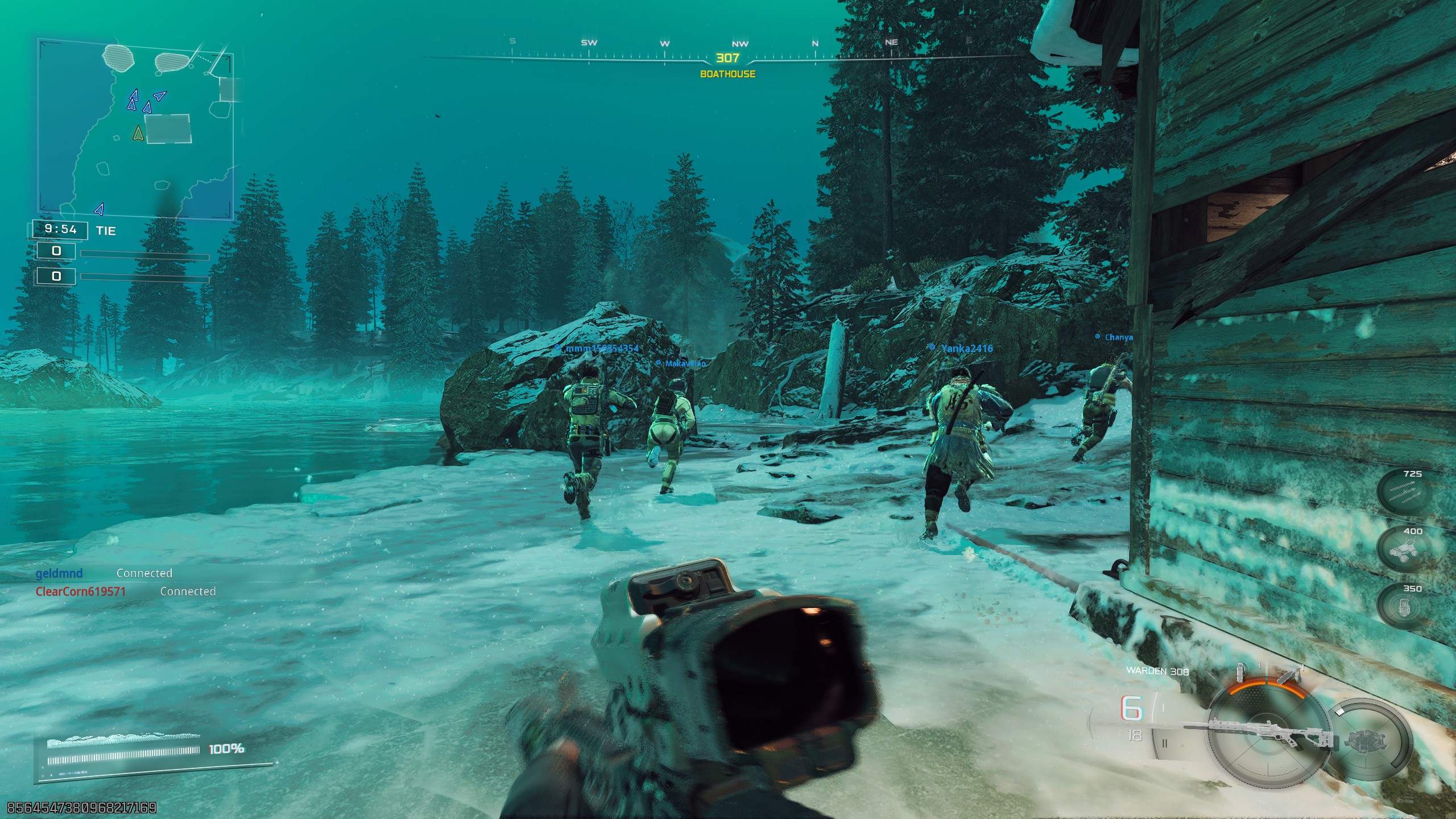Image resolution: width=1456 pixels, height=819 pixels.
Task: Open the minimap in the corner
Action: point(135,129)
